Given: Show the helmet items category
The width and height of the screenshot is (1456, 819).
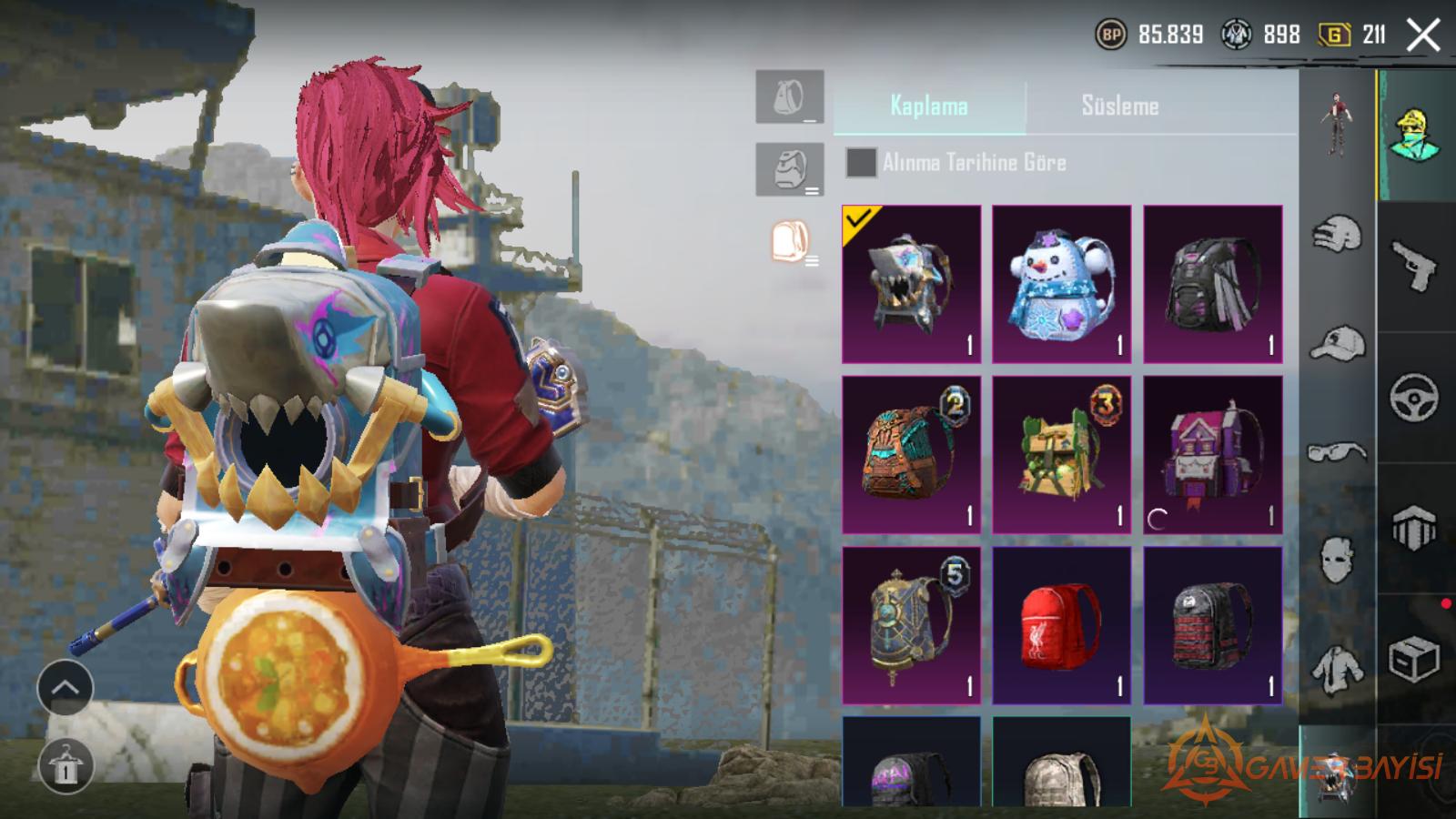Looking at the screenshot, I should 1337,234.
